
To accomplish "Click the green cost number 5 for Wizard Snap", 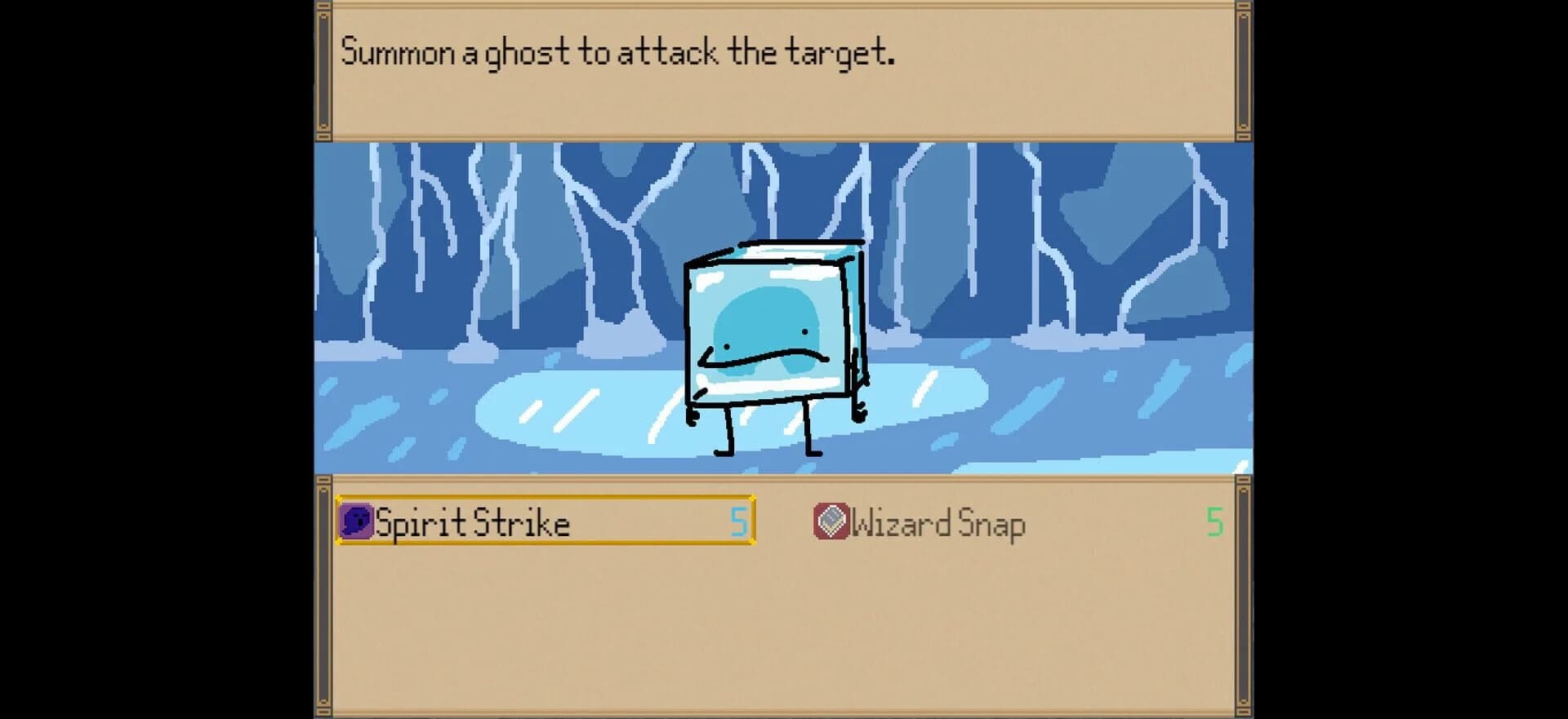I will [x=1217, y=521].
